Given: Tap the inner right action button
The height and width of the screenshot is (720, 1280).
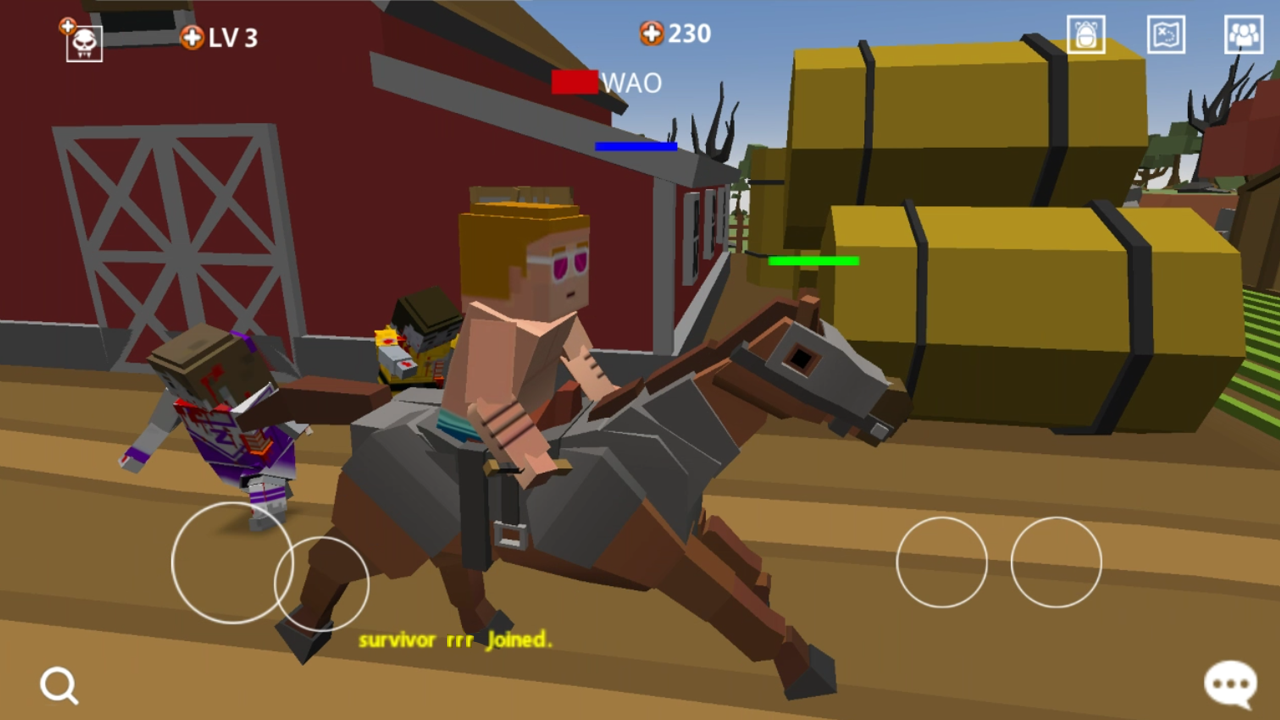Looking at the screenshot, I should 941,562.
